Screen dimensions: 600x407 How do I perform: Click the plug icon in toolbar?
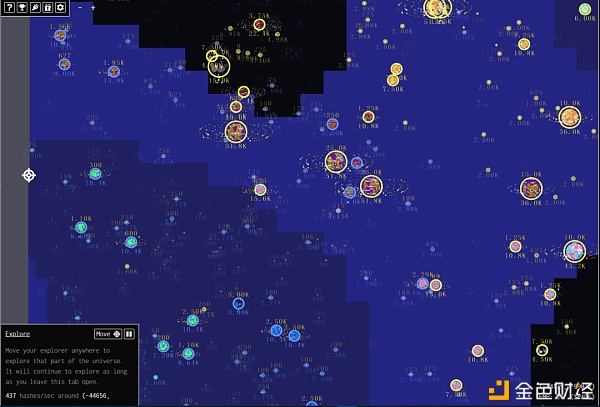(35, 8)
